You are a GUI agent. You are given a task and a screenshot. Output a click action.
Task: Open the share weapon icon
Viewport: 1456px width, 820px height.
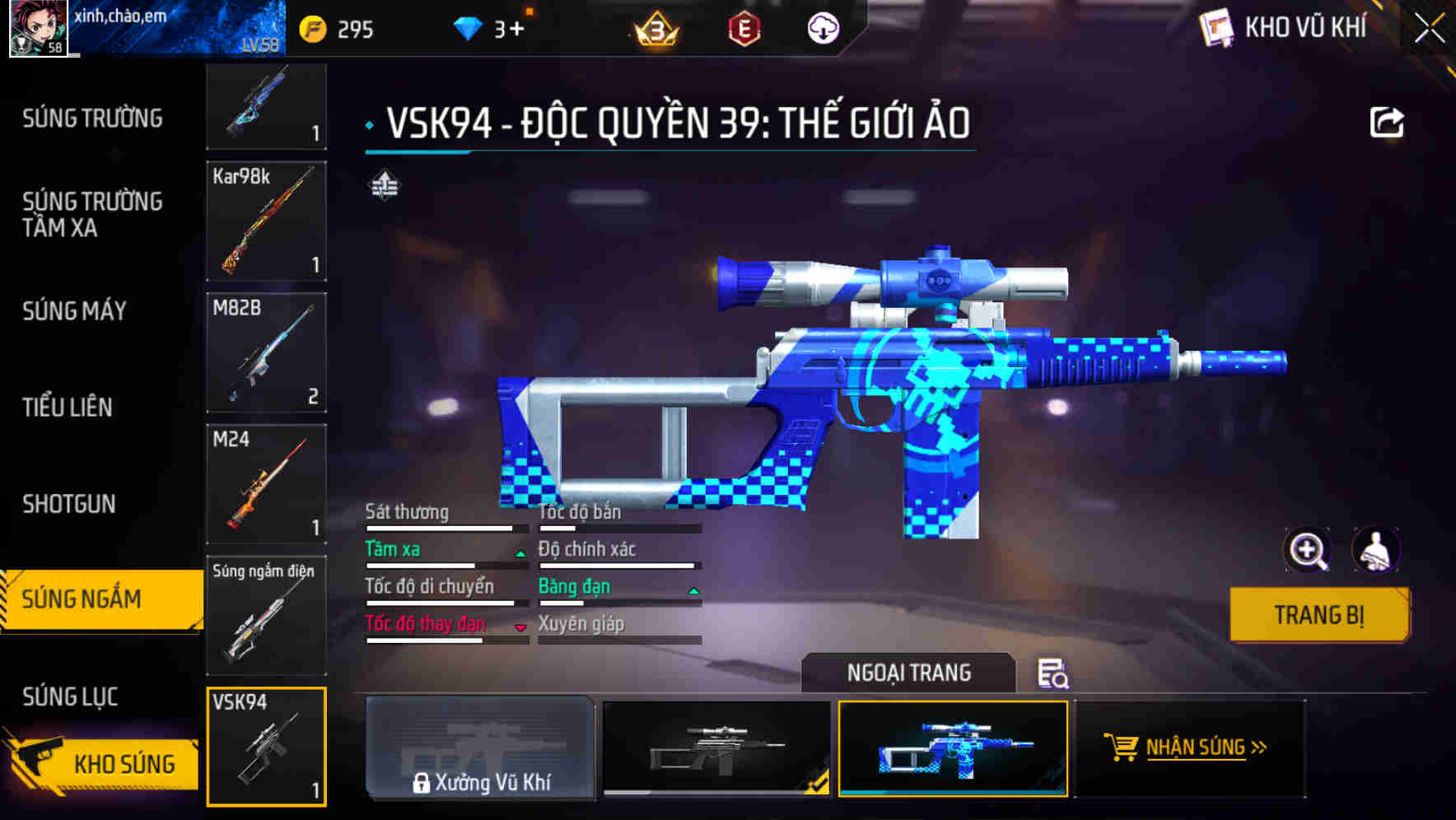pyautogui.click(x=1387, y=120)
